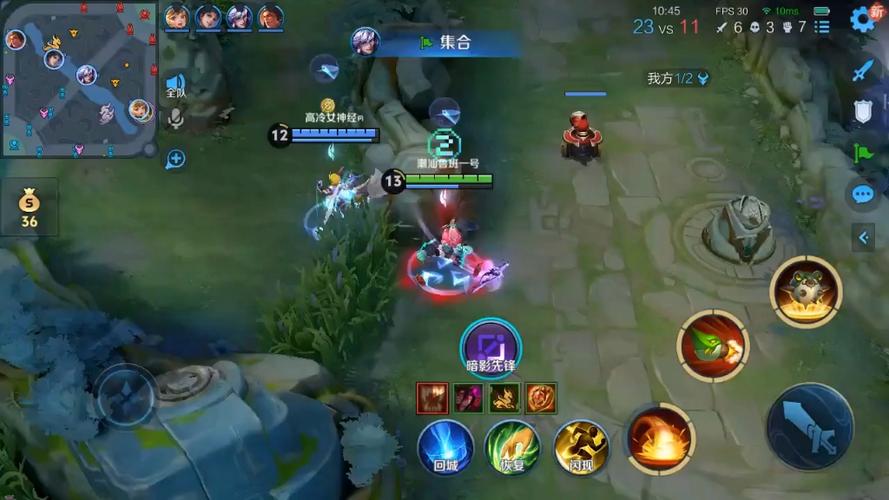Trigger the fire slash skill

coord(660,438)
